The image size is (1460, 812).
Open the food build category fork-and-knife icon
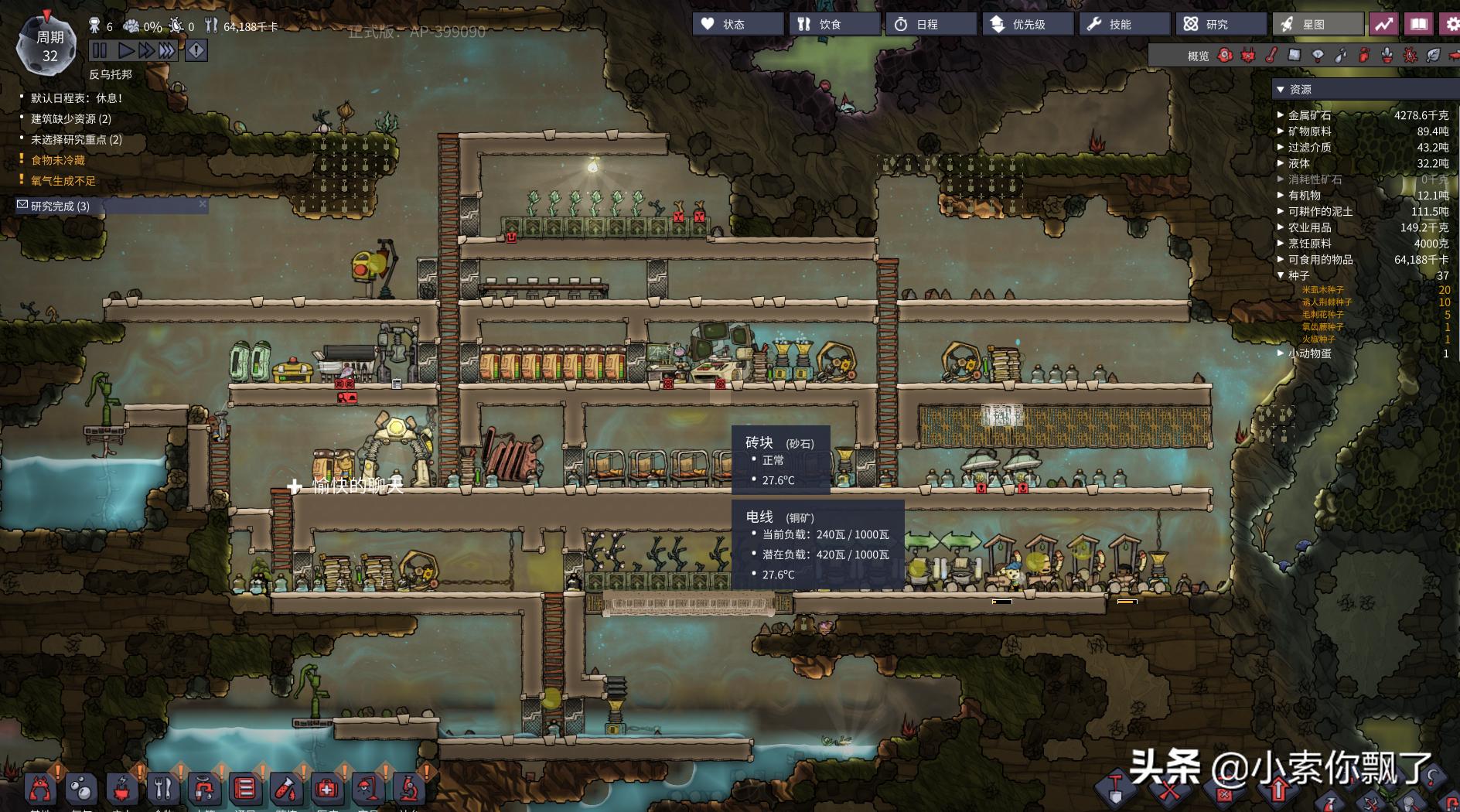(x=162, y=789)
